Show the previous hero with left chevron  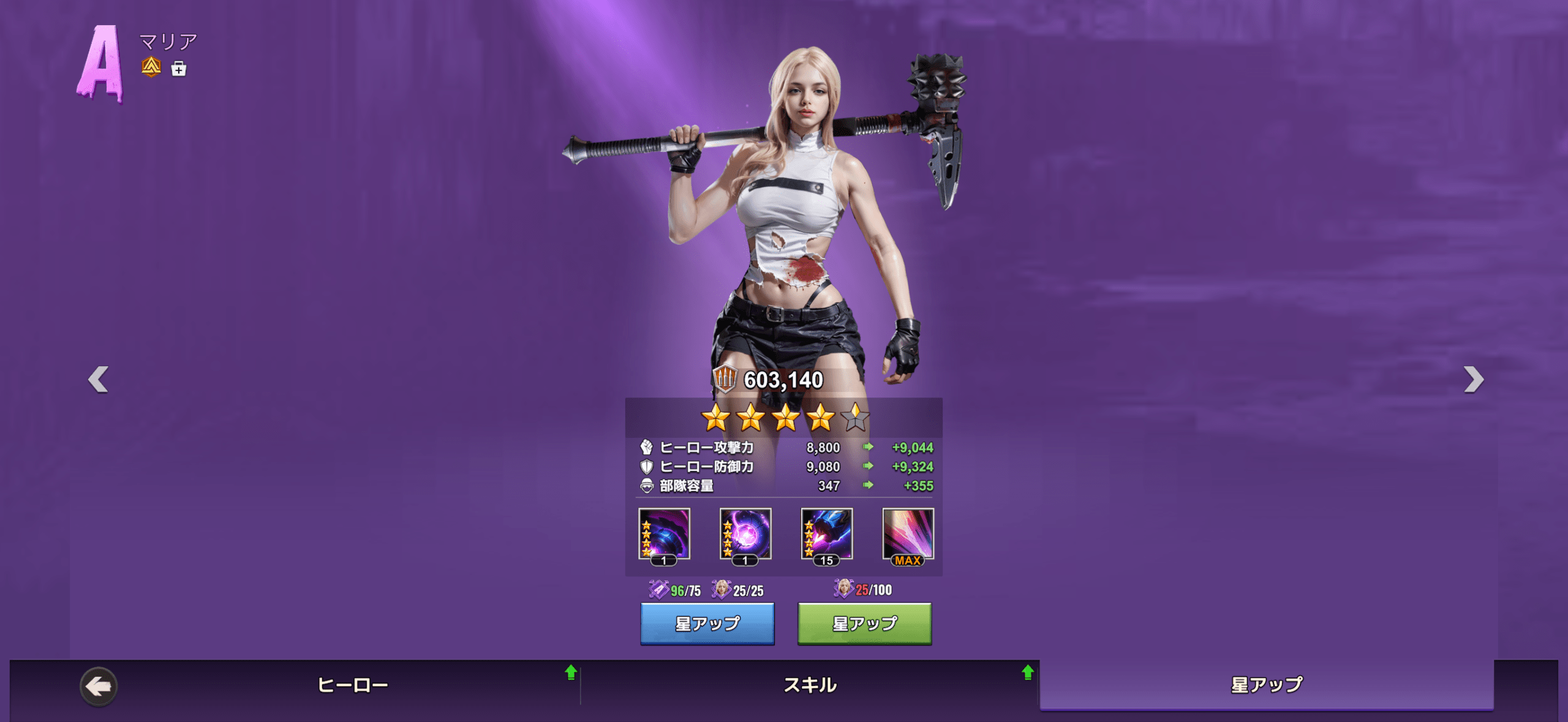99,379
